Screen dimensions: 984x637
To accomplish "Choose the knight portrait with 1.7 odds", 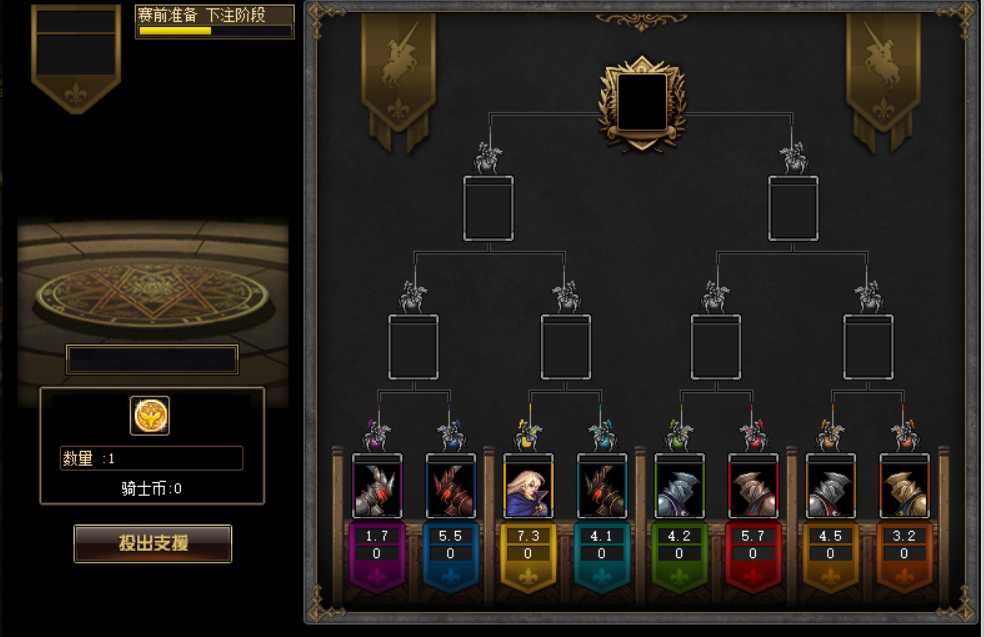I will [377, 488].
